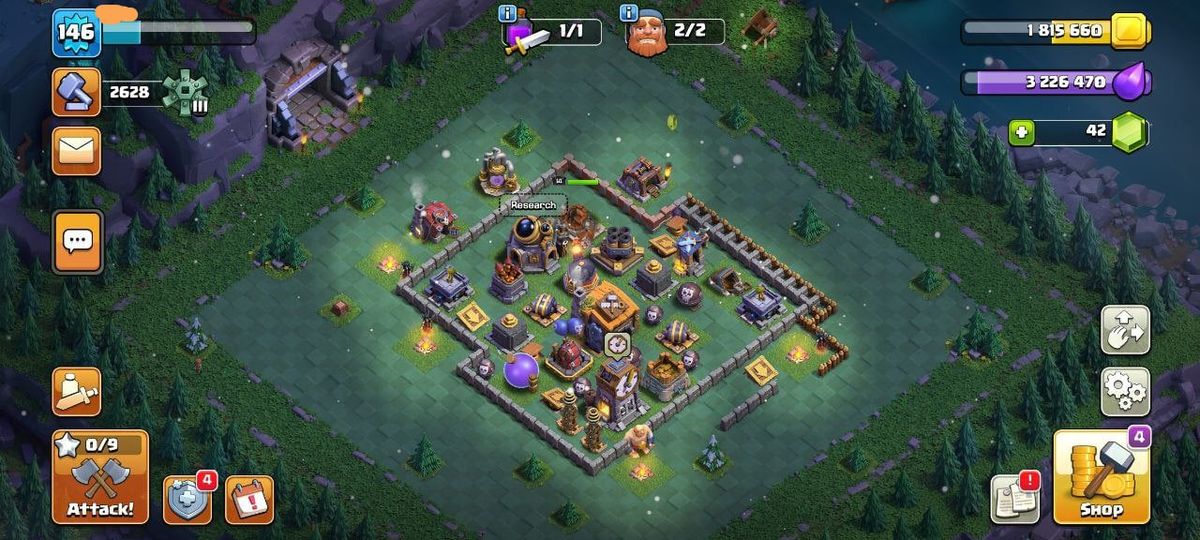Open the news papers button with alert
This screenshot has width=1200, height=540.
[x=1014, y=498]
